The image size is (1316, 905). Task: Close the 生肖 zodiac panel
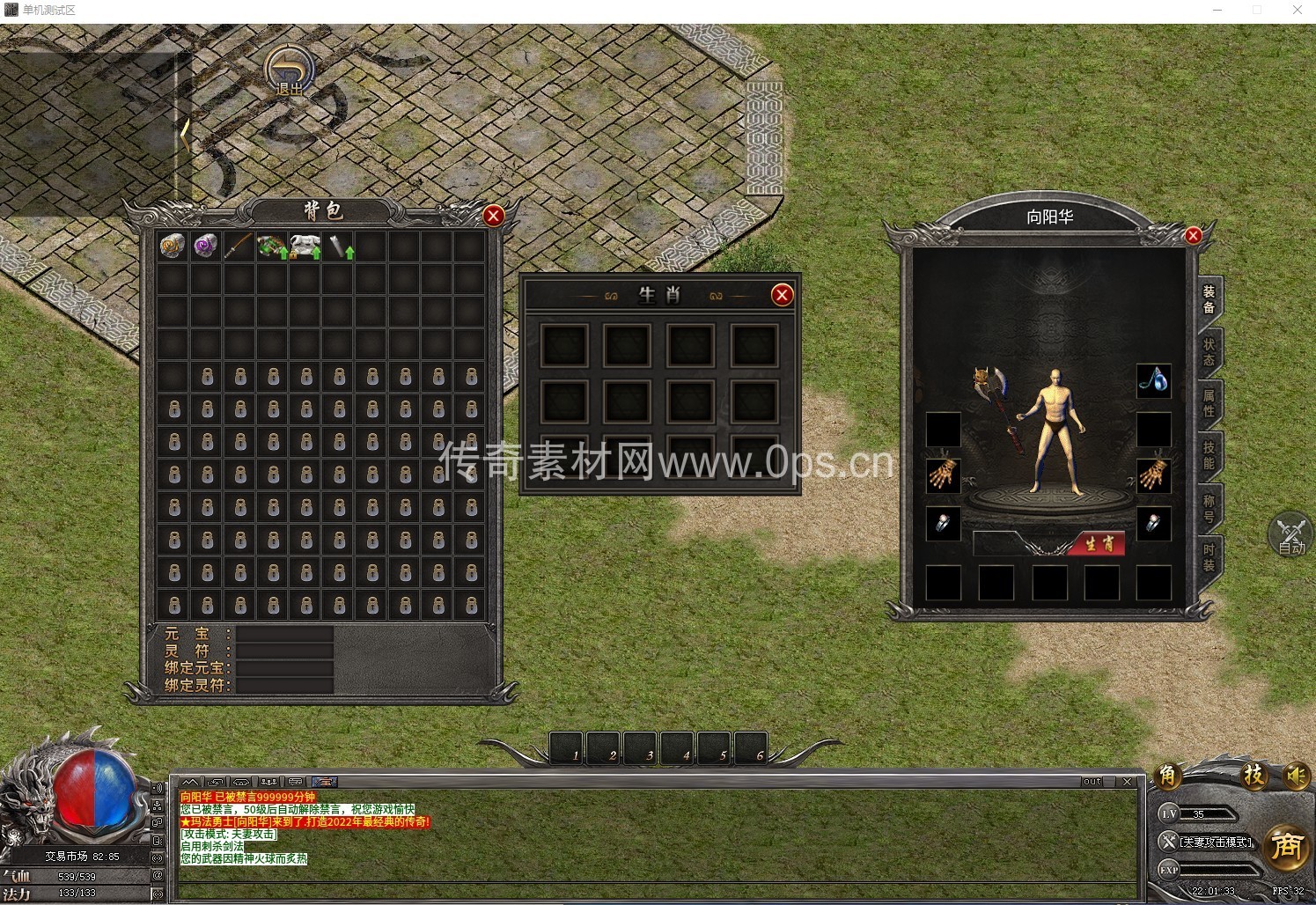(x=782, y=295)
